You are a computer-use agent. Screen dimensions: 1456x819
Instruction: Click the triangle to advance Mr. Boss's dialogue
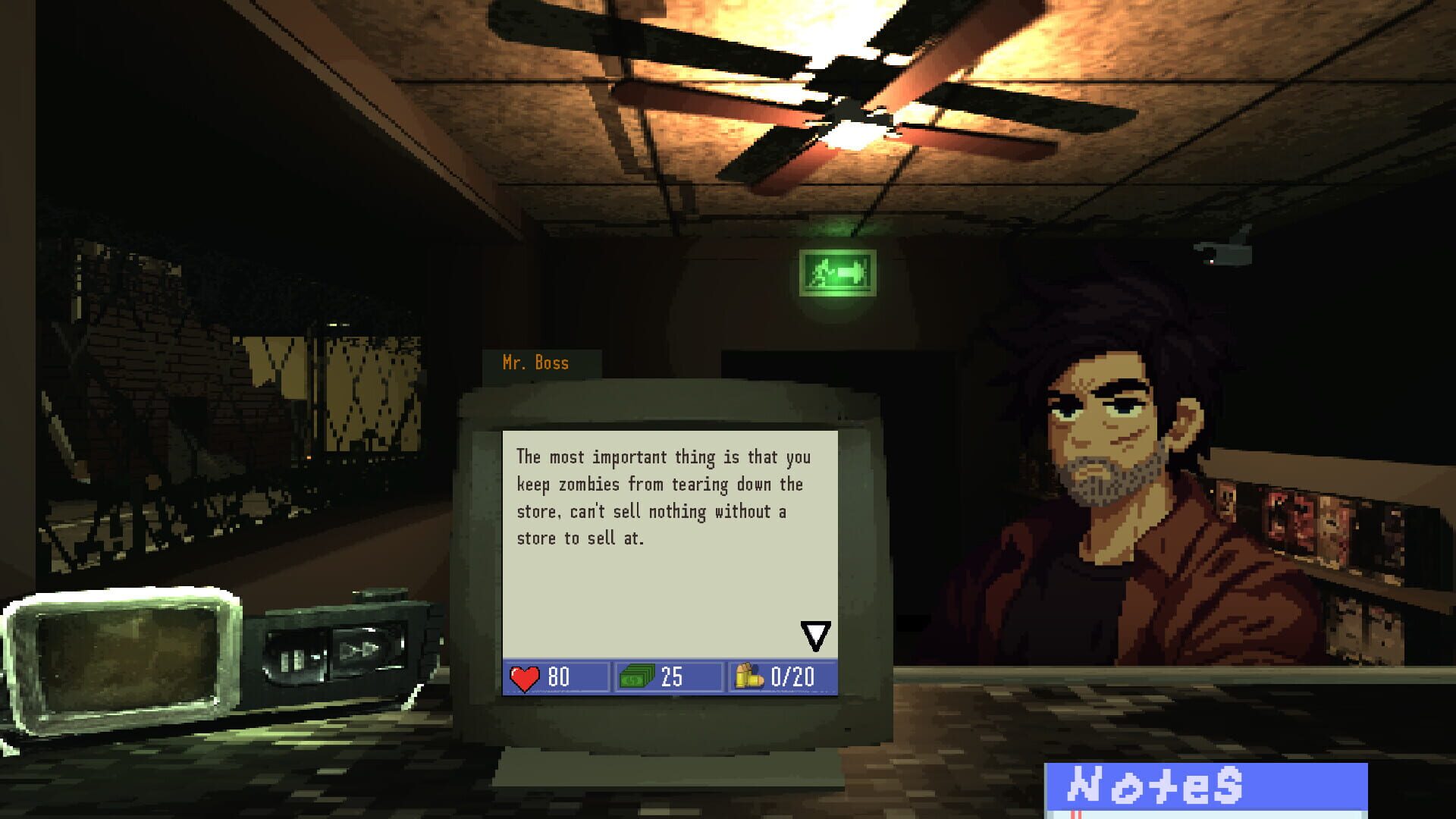pos(815,637)
